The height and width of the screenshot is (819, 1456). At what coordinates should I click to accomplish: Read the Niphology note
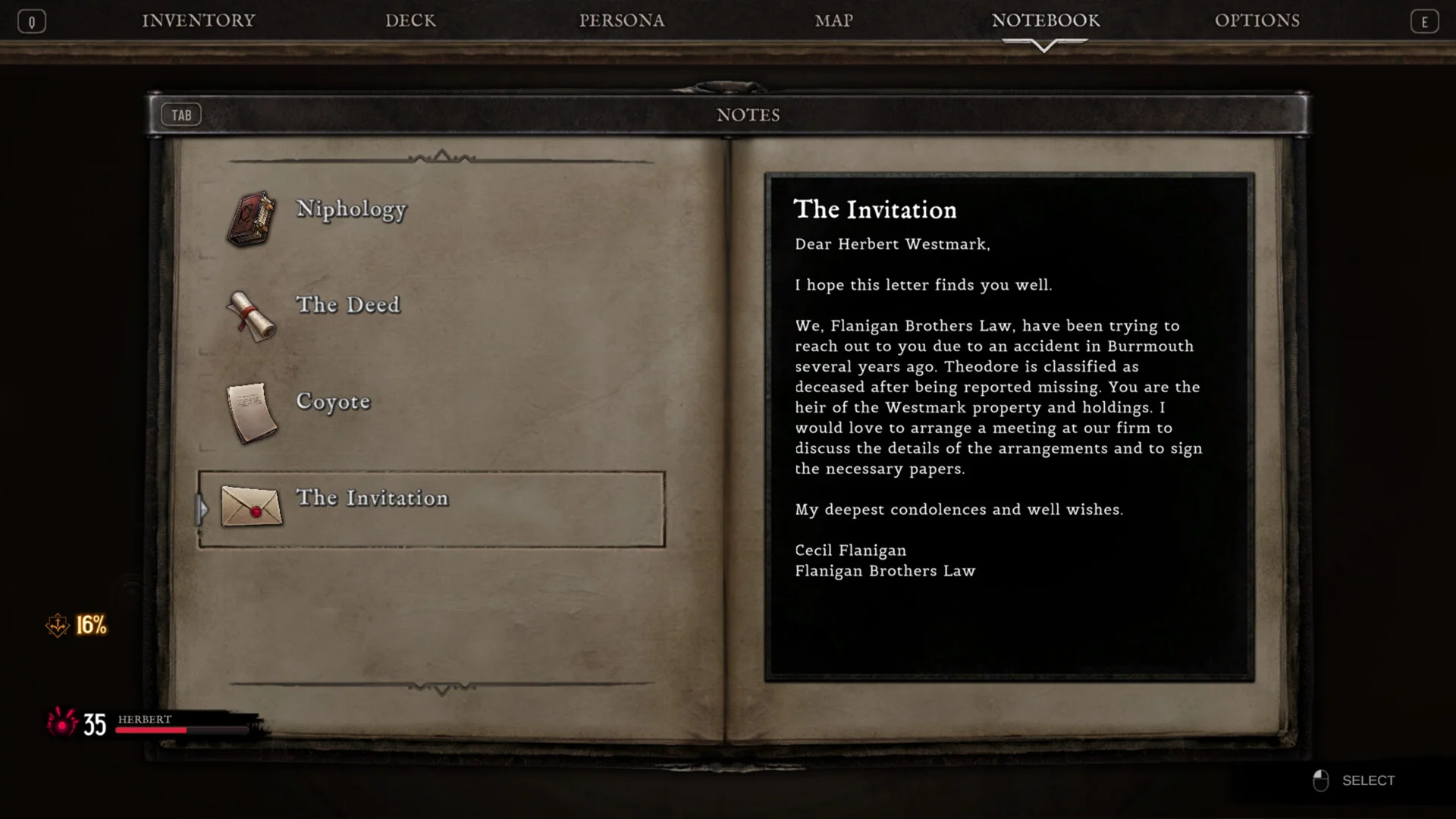coord(350,209)
